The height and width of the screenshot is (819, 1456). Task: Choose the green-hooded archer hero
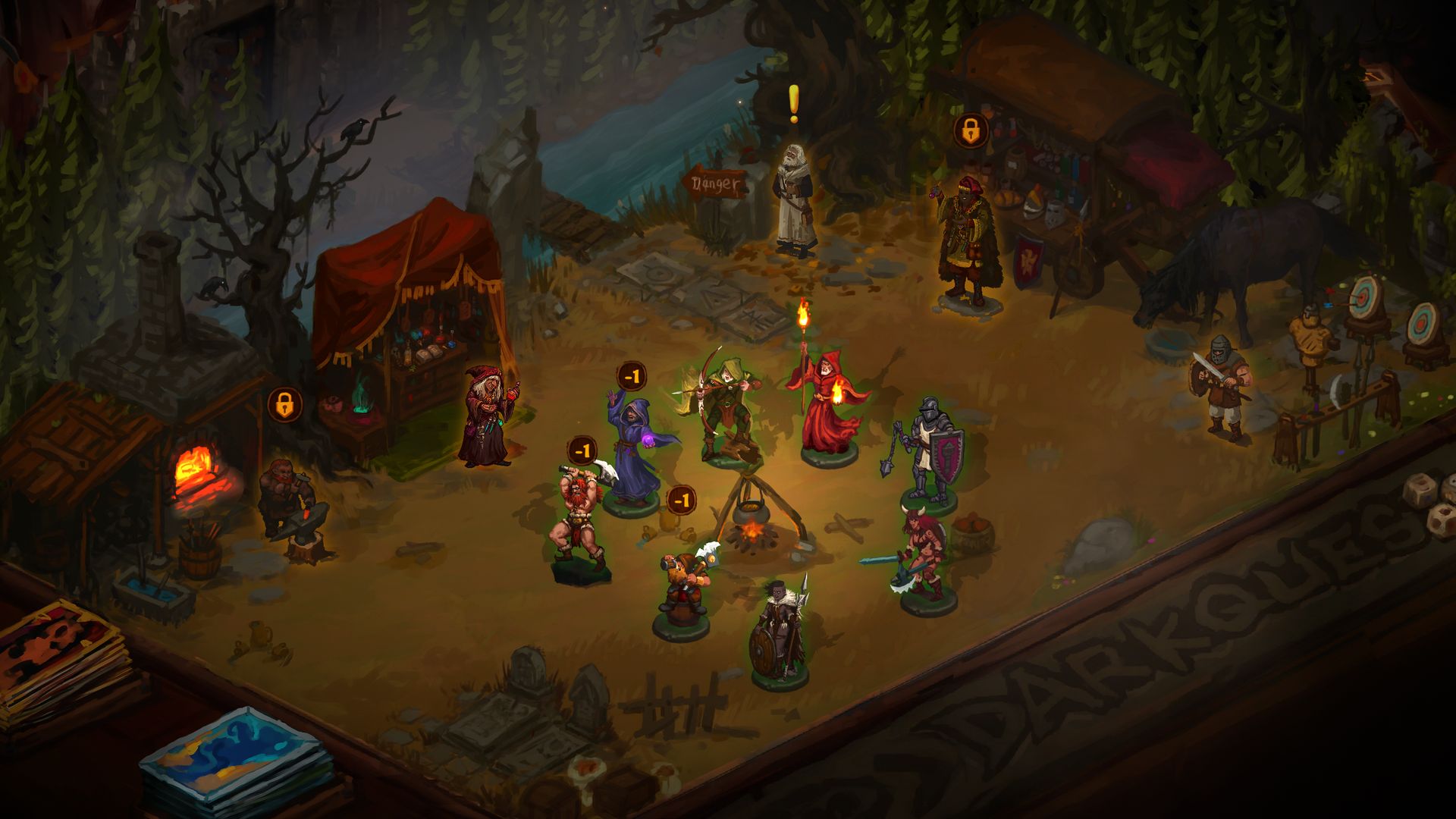(724, 406)
